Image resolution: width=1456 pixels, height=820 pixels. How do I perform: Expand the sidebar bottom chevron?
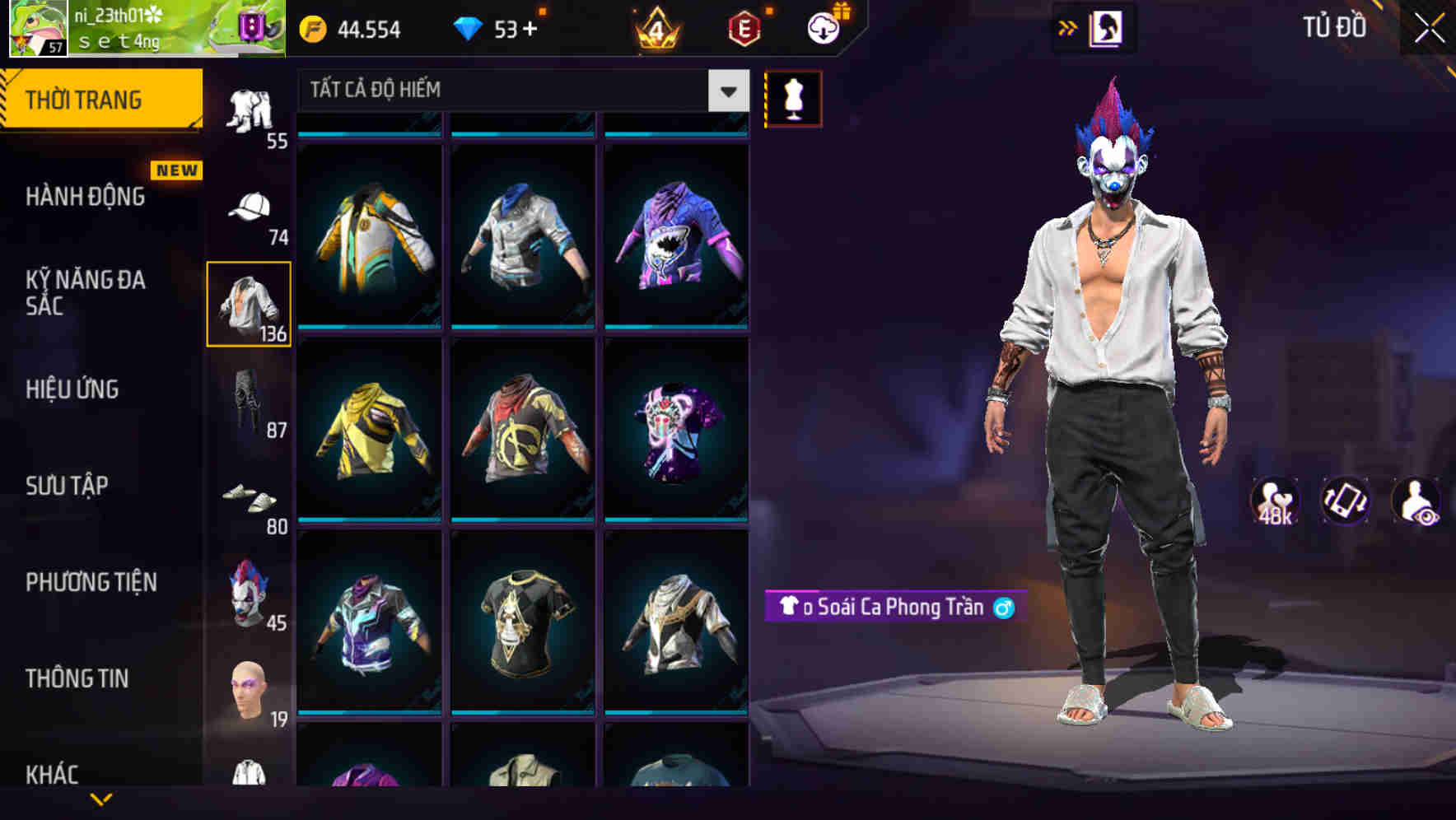103,799
